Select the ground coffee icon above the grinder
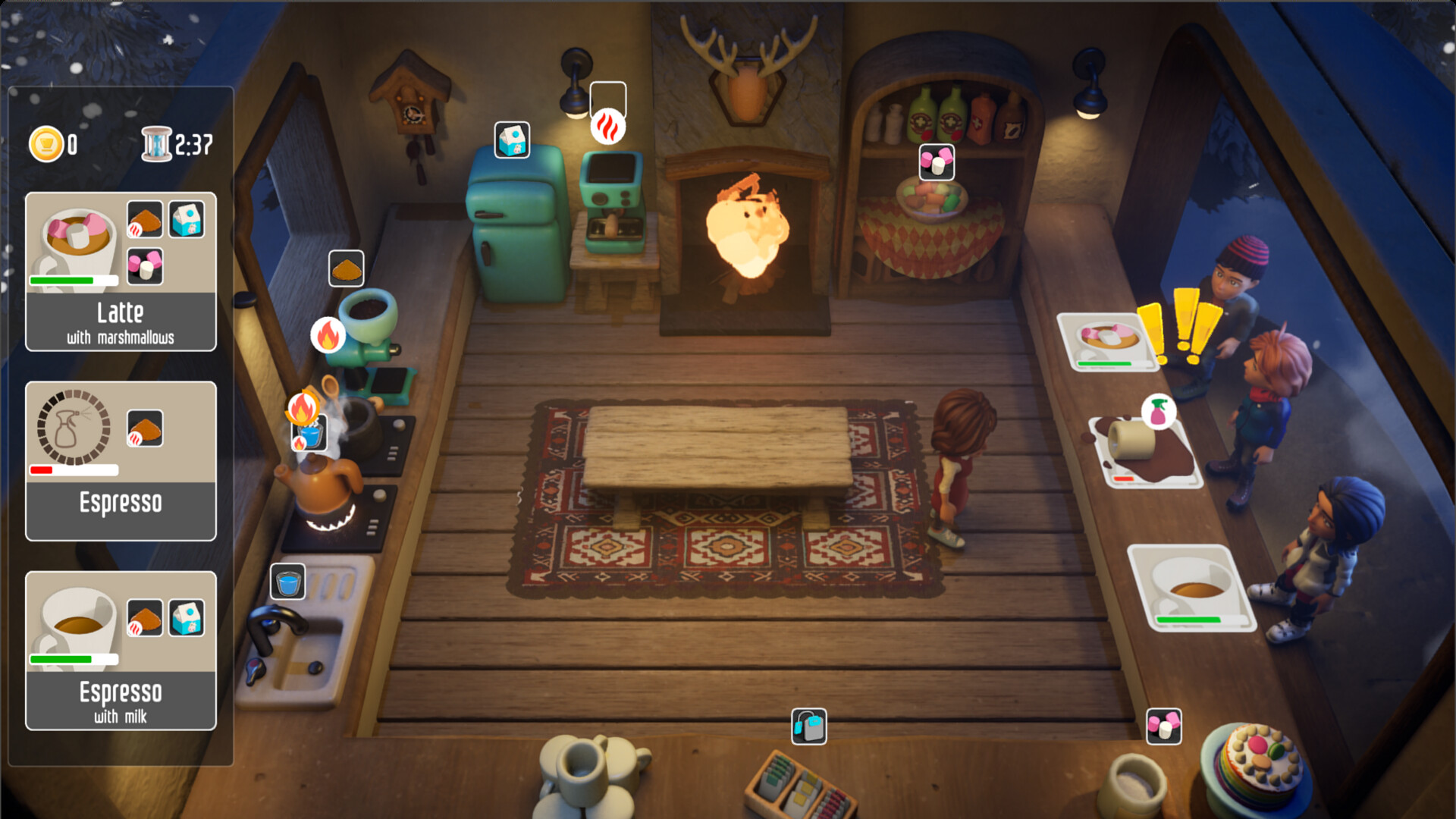Screen dimensions: 1456x819 pyautogui.click(x=347, y=268)
